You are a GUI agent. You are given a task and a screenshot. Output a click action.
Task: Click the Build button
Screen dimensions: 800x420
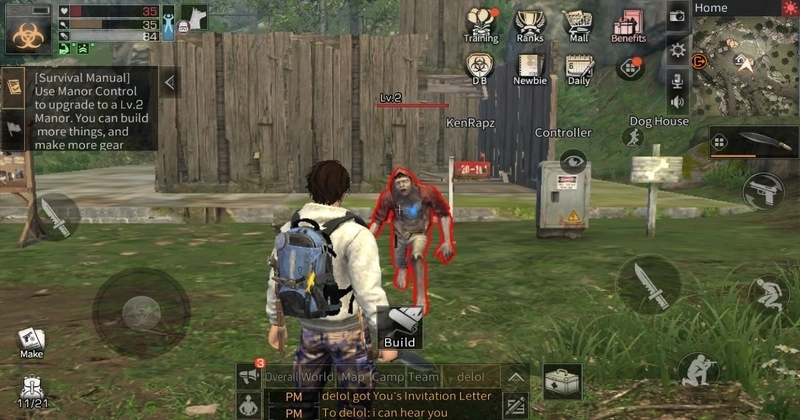pos(399,328)
